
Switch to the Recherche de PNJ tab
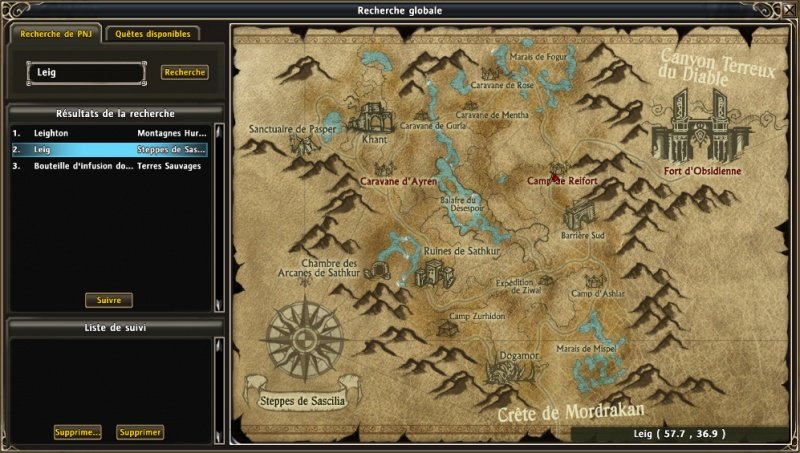[55, 33]
